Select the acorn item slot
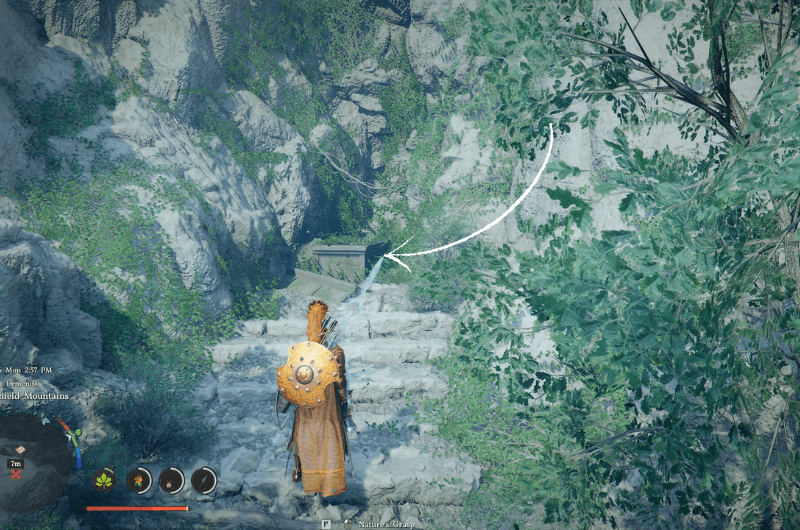Image resolution: width=800 pixels, height=530 pixels. click(172, 480)
